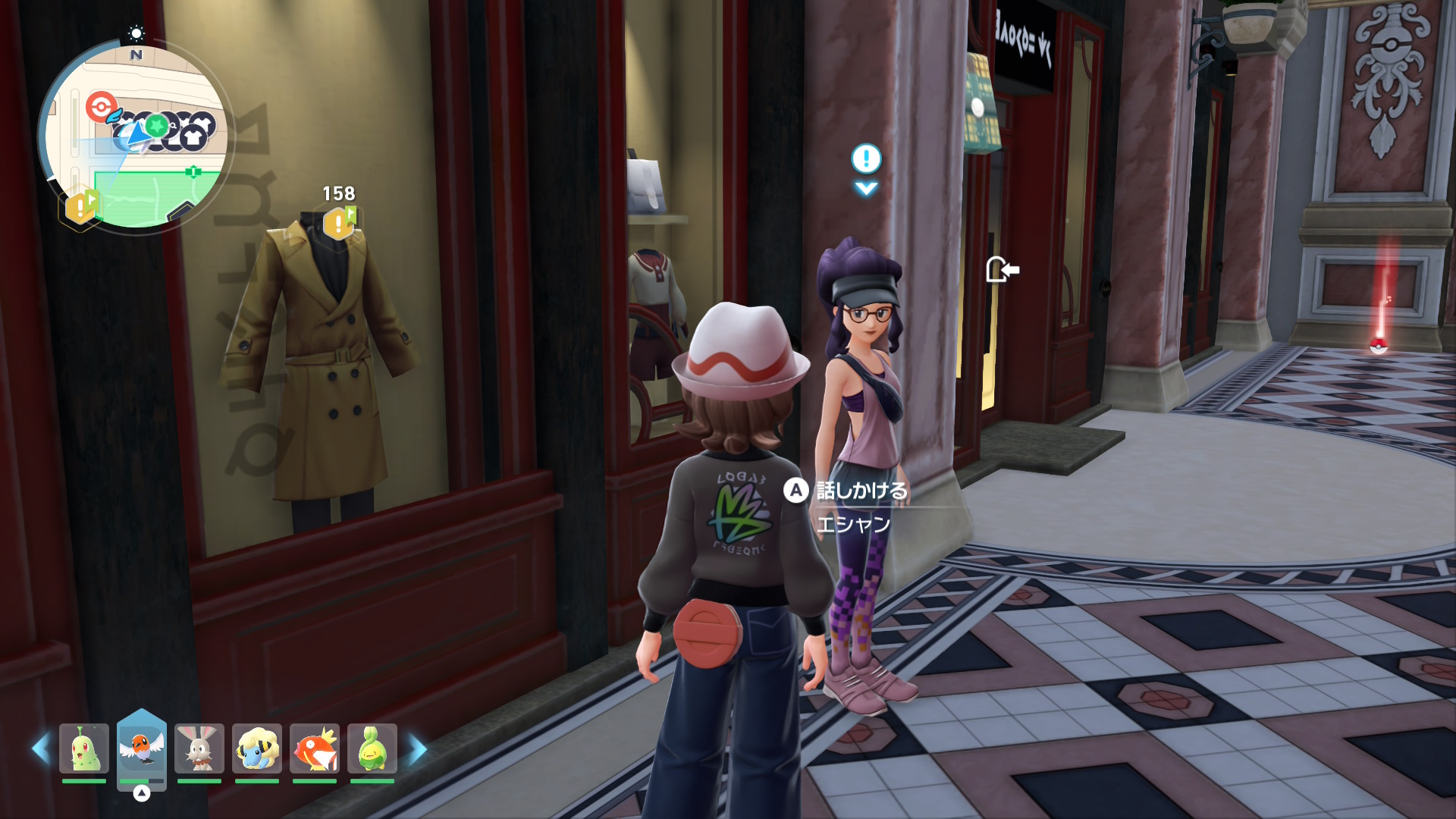Click the party bar's right arrow

(x=418, y=749)
